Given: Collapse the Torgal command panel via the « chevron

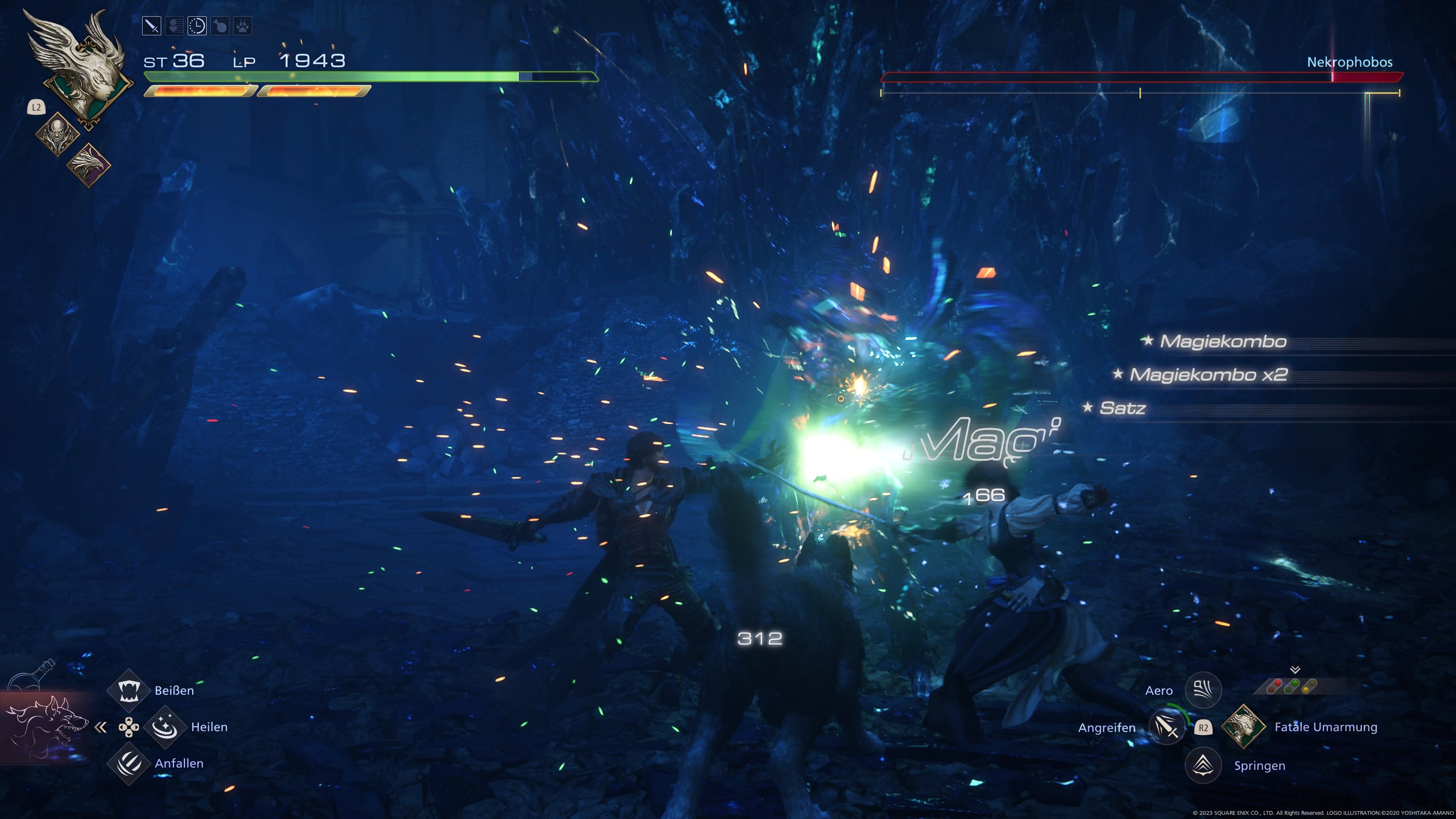Looking at the screenshot, I should 100,728.
